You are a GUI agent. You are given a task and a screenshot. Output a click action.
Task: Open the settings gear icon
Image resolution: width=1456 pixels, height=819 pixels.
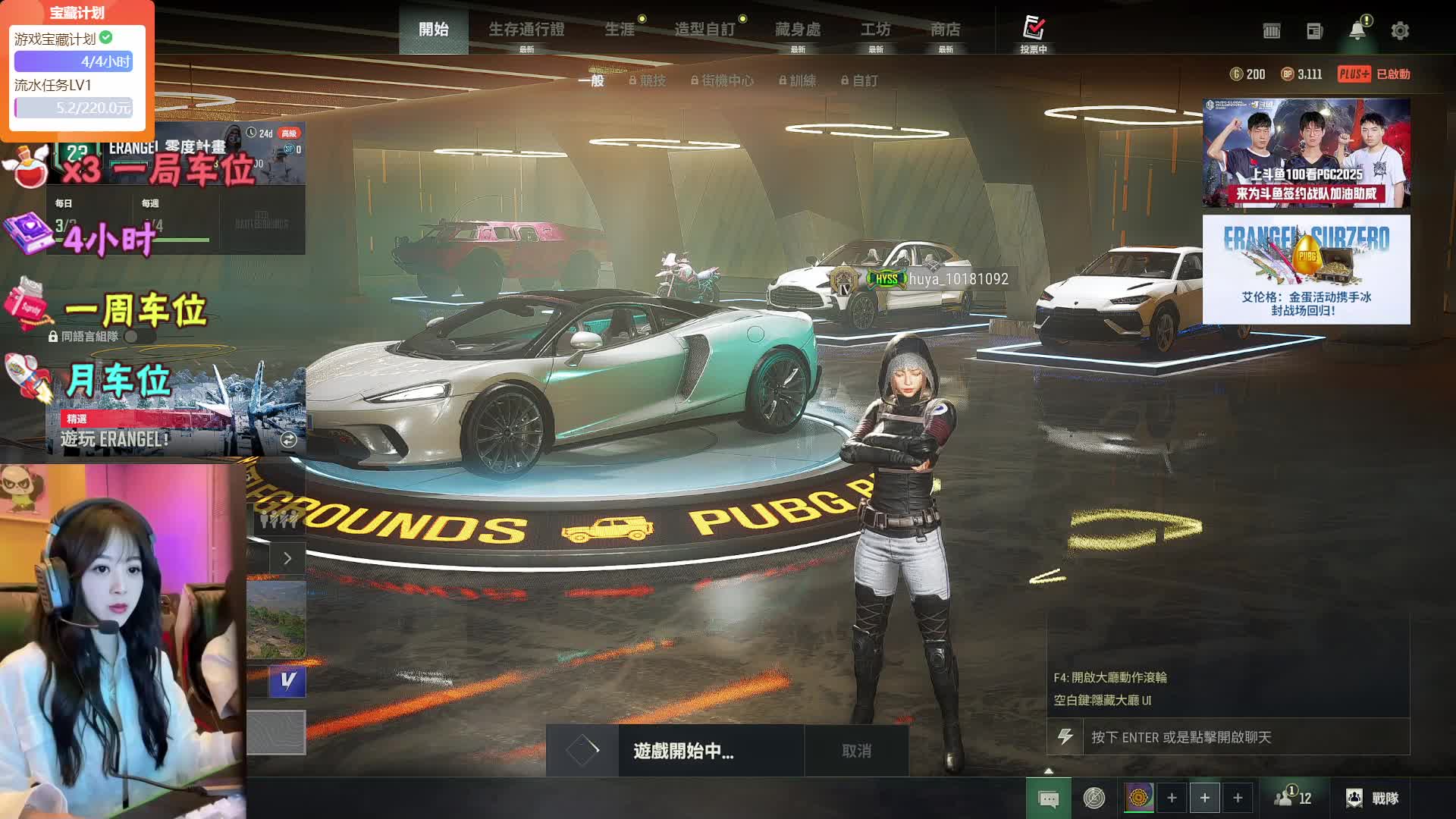point(1400,31)
